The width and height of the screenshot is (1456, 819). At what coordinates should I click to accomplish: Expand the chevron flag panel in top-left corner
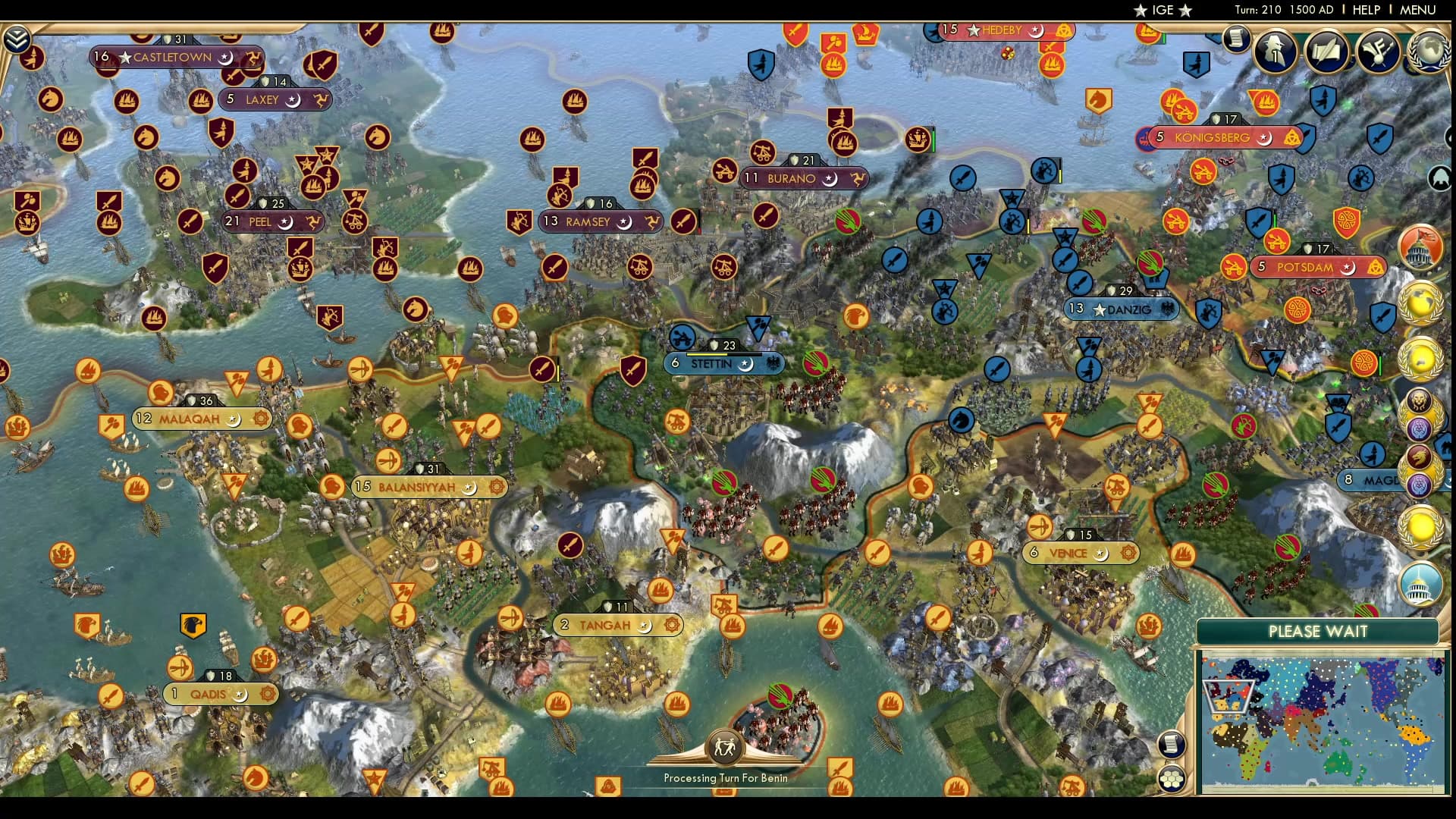click(x=17, y=39)
